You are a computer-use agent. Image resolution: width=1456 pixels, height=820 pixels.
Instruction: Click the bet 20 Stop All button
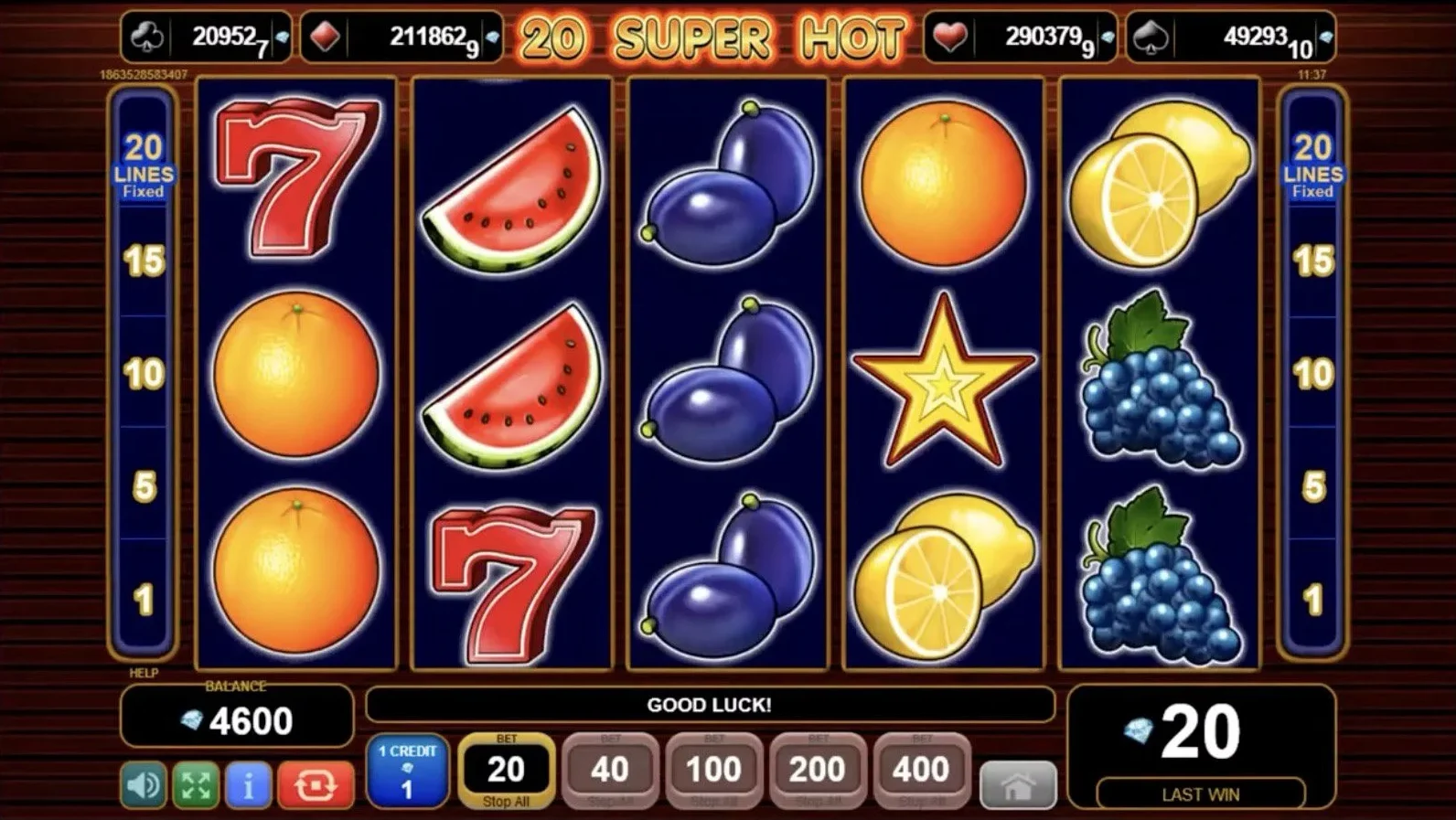(507, 770)
